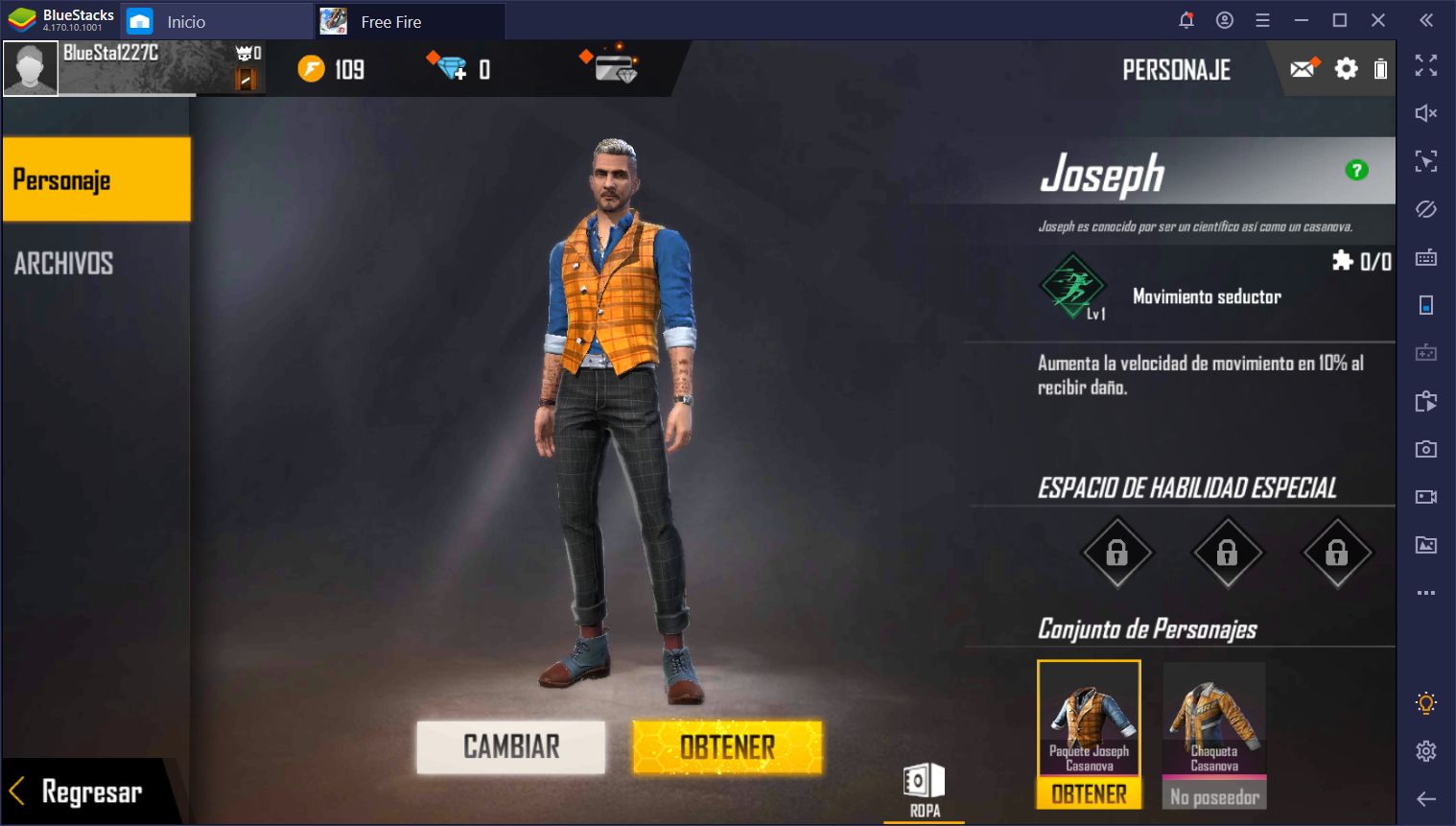Switch to the BlueStacks Inicio tab
The image size is (1456, 826).
tap(185, 21)
